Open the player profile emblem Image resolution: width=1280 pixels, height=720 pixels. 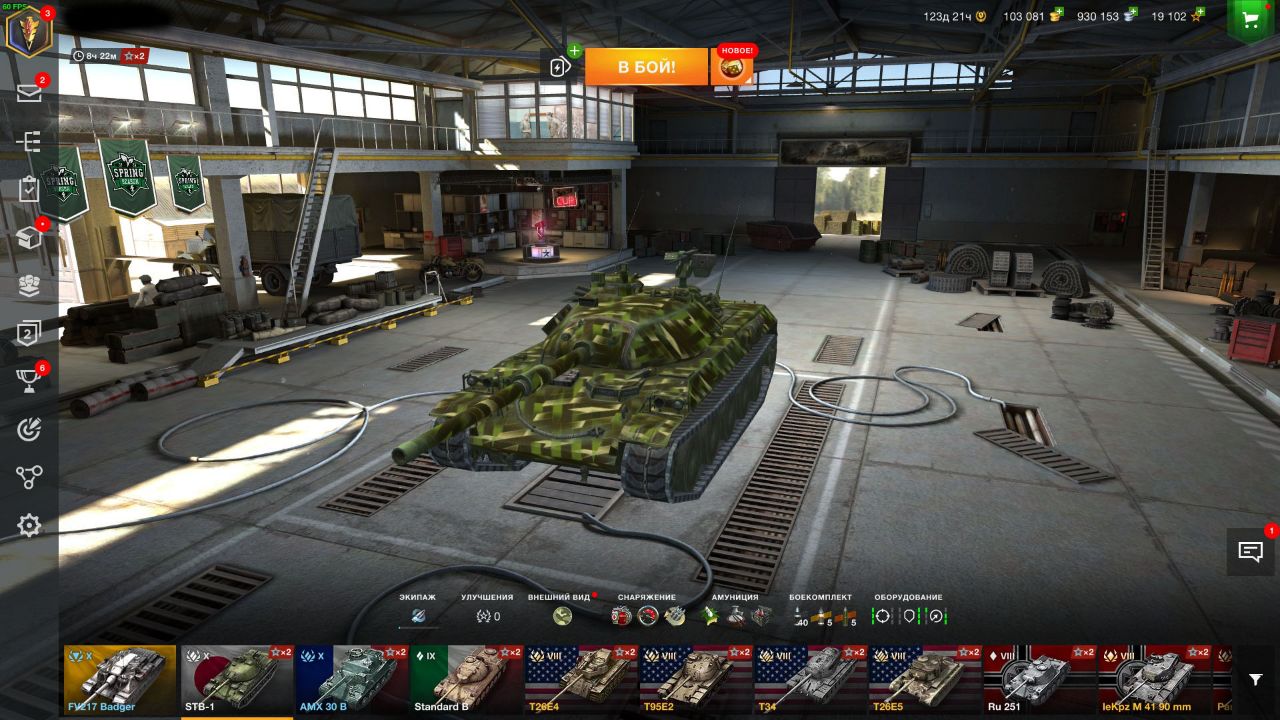tap(28, 30)
